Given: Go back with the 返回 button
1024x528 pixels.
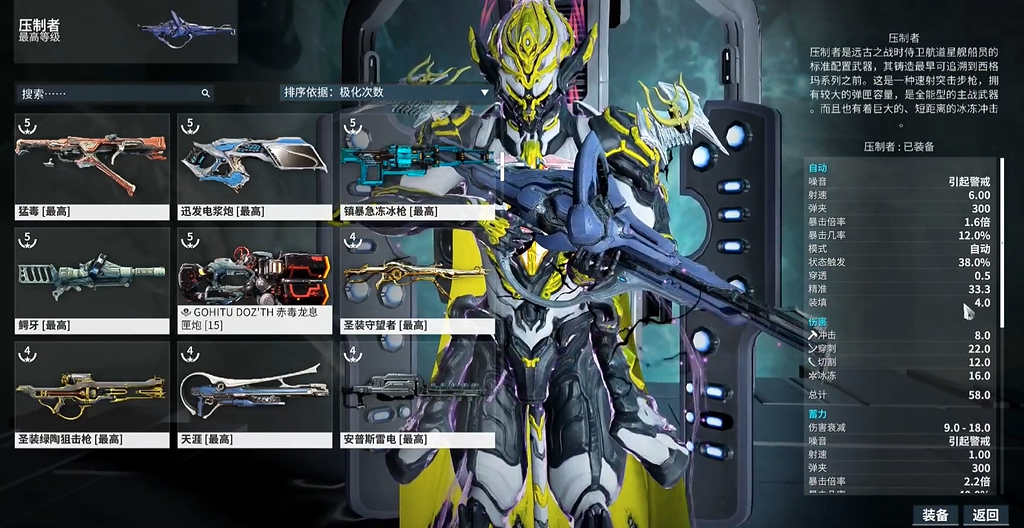Looking at the screenshot, I should click(985, 515).
